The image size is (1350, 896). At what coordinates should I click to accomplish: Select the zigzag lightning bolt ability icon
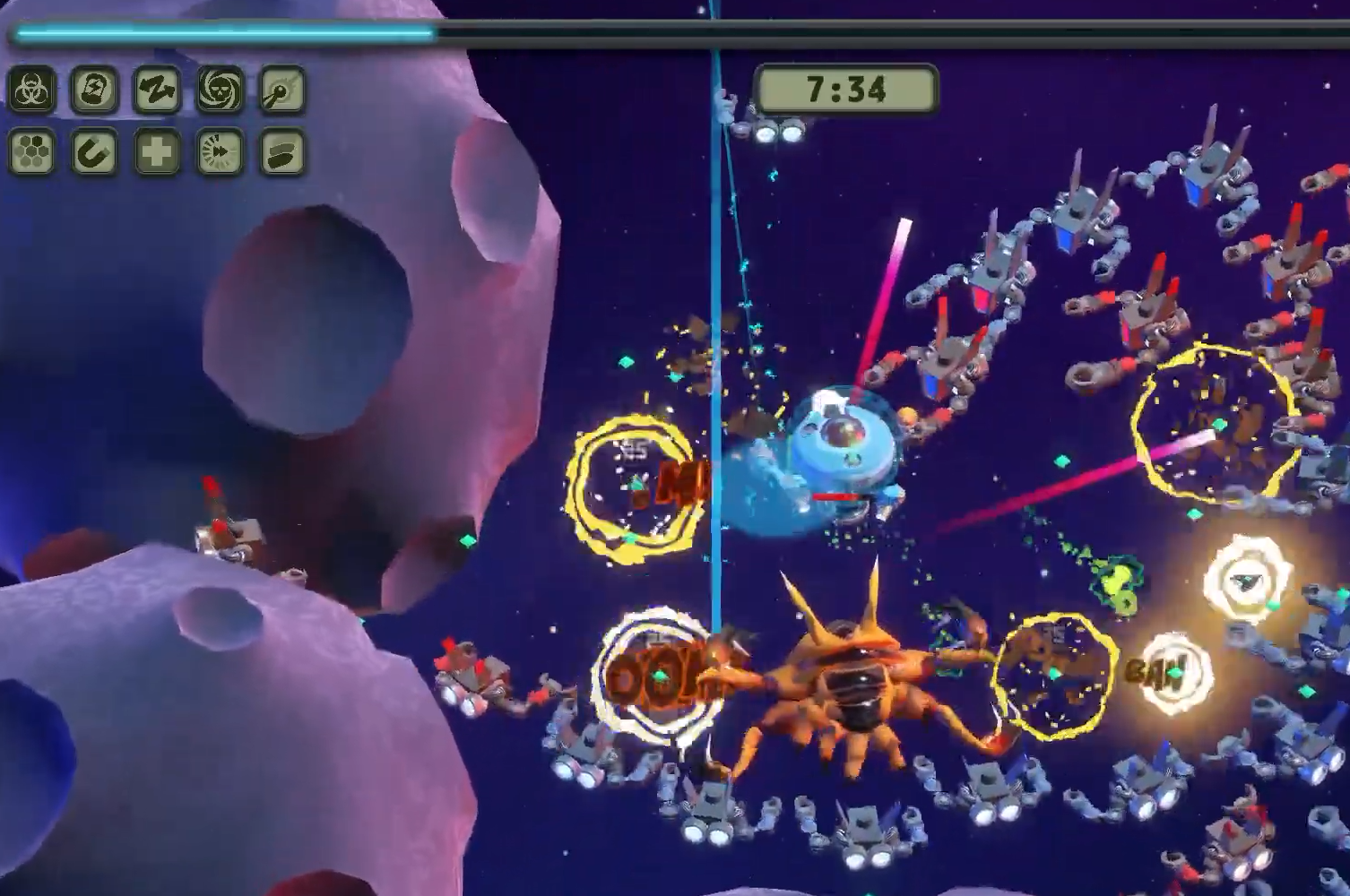158,90
